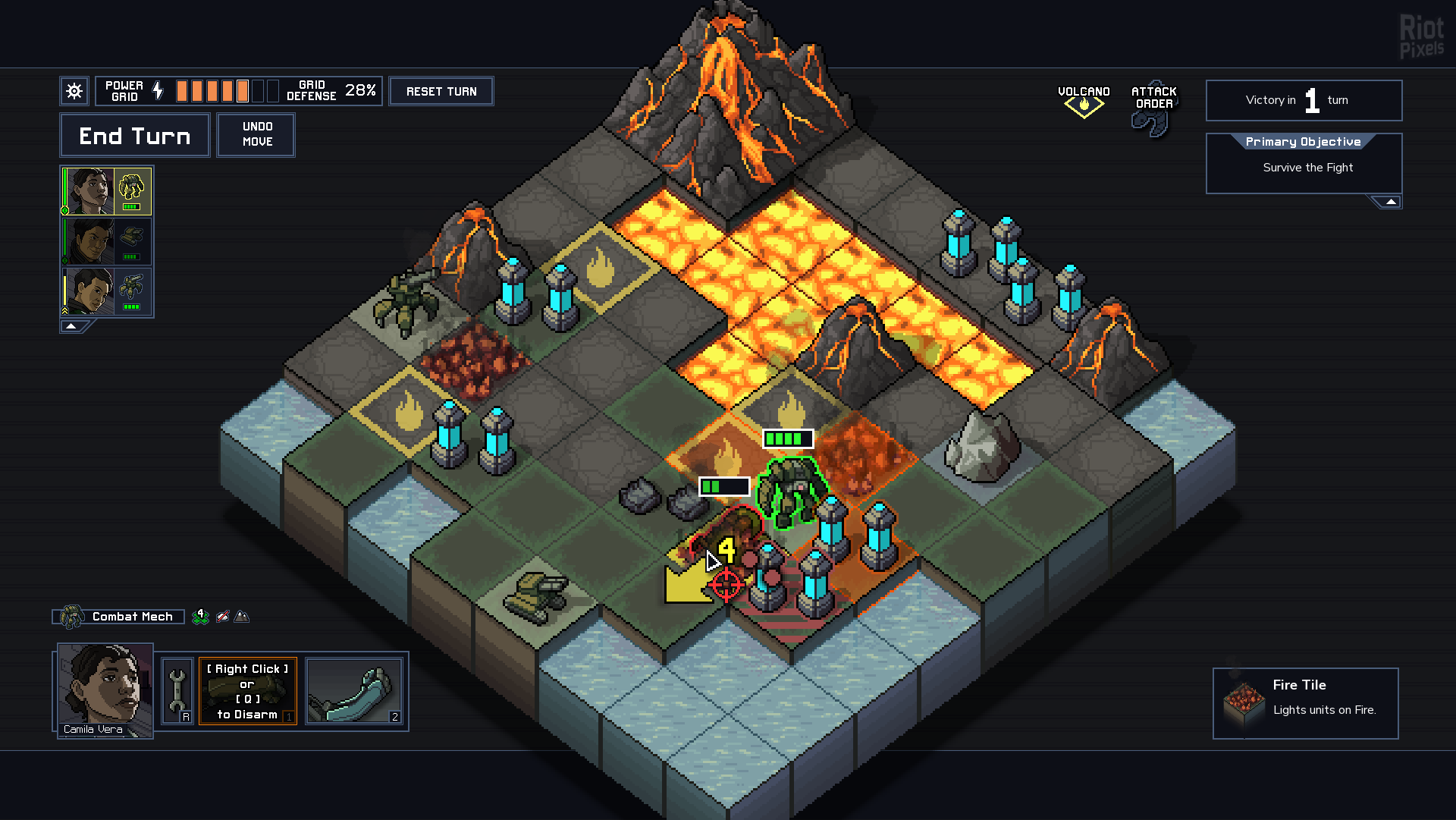Choose the third squad member with artillery mech

pos(106,291)
